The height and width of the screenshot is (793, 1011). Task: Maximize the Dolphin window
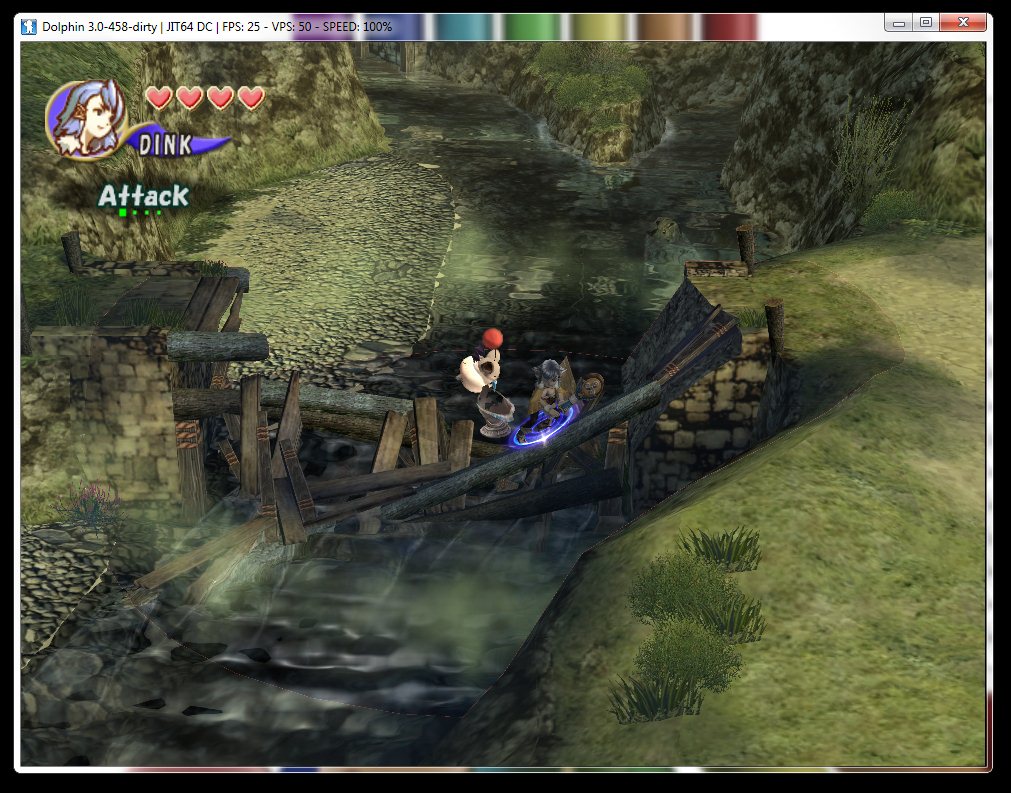click(x=926, y=22)
